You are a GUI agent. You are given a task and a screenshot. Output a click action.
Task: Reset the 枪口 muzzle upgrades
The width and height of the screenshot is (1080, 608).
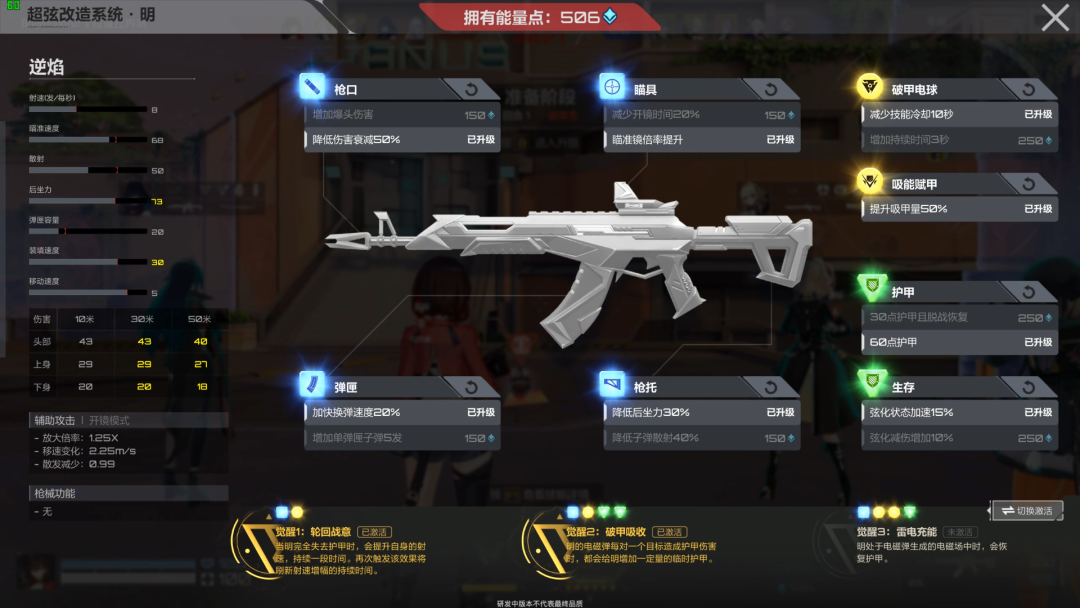tap(472, 90)
